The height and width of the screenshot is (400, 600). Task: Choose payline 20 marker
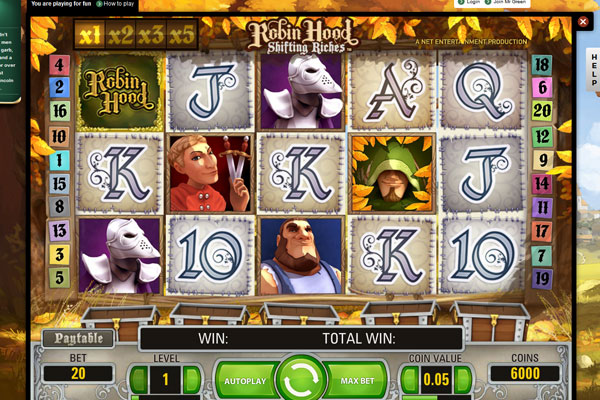(543, 111)
